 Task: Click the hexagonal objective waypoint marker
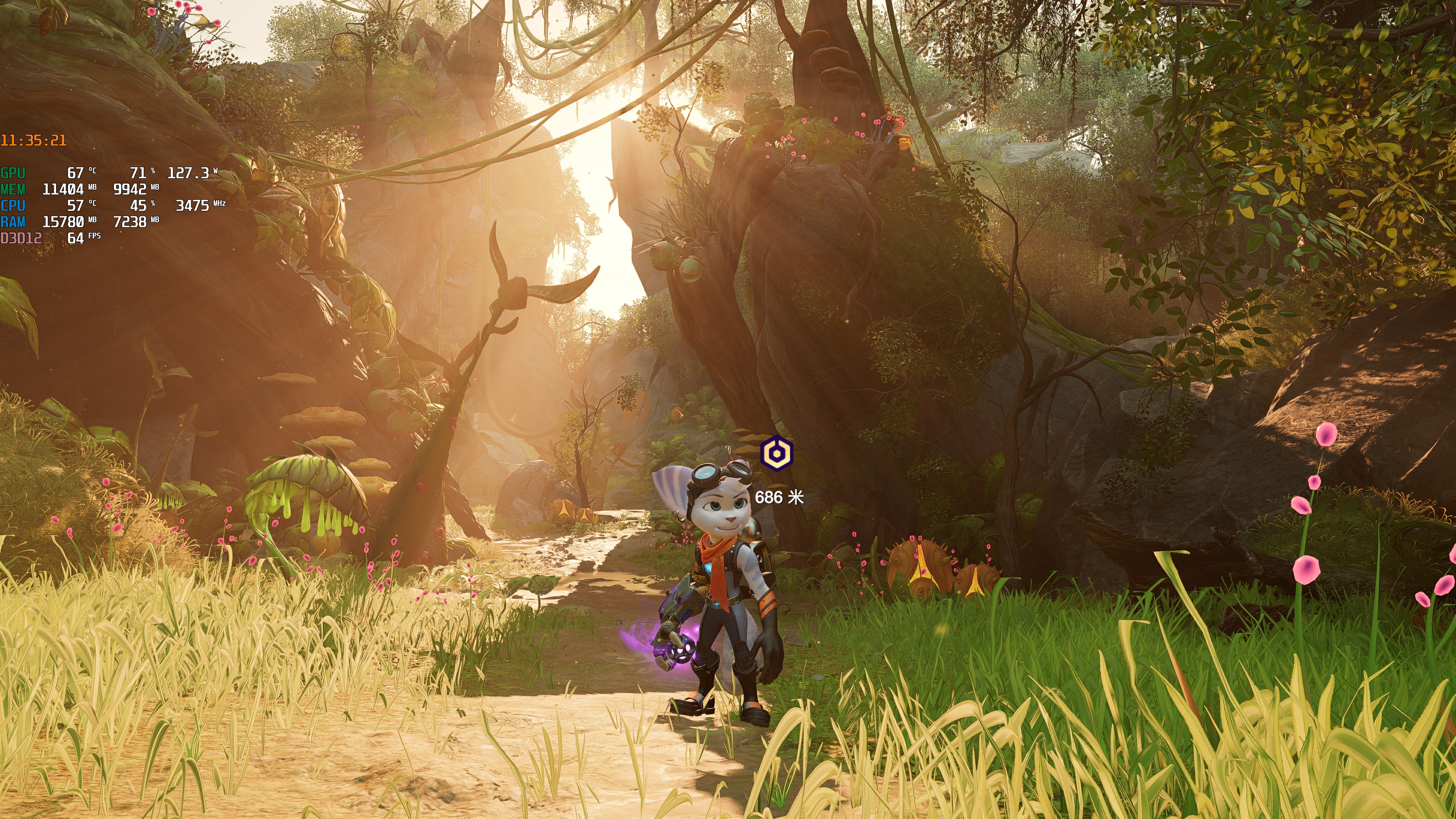point(777,453)
